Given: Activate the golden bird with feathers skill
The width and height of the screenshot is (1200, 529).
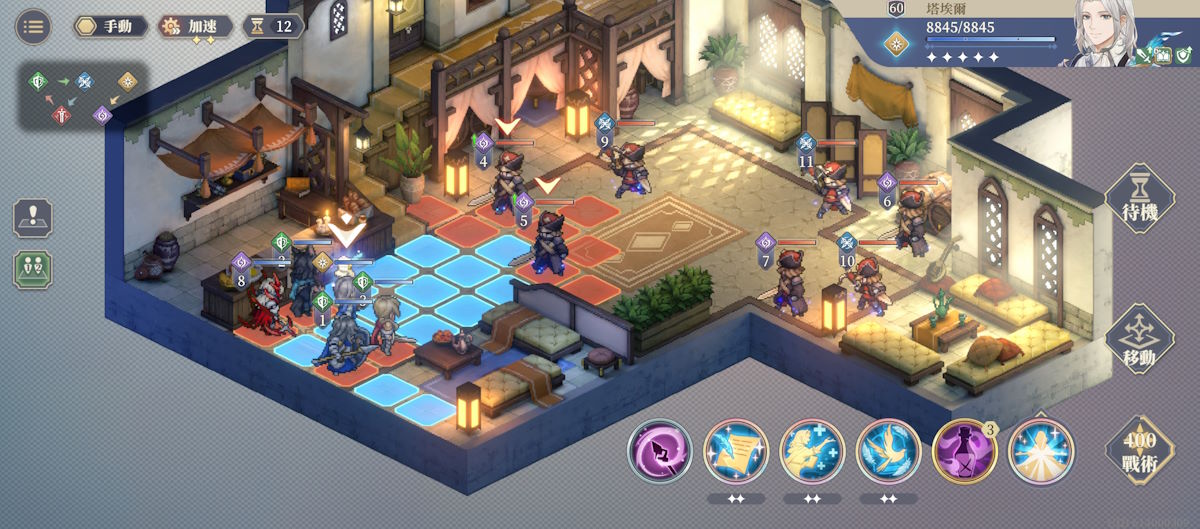Looking at the screenshot, I should point(889,451).
